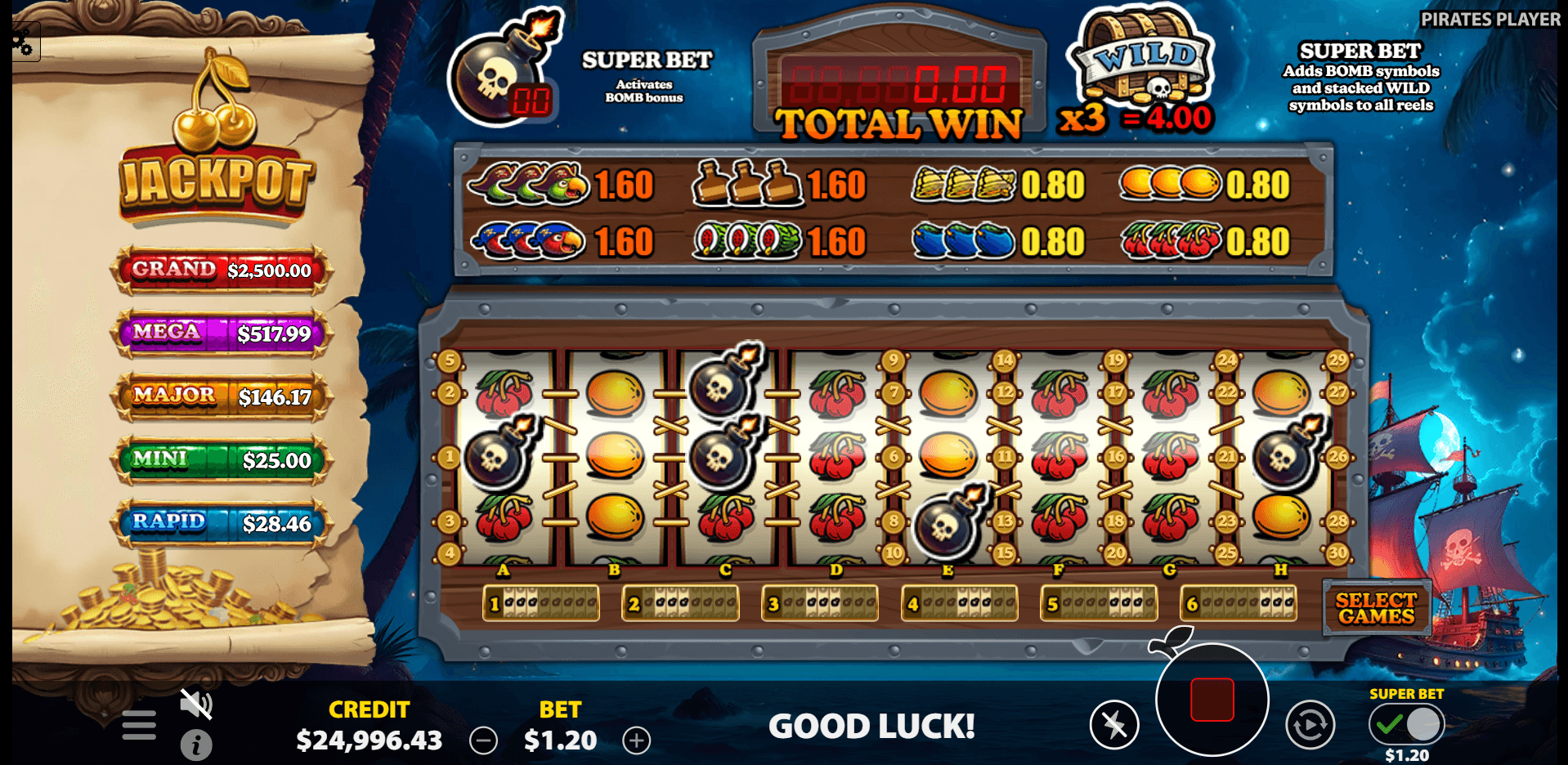Show the game info page
Viewport: 1568px width, 765px height.
[196, 745]
